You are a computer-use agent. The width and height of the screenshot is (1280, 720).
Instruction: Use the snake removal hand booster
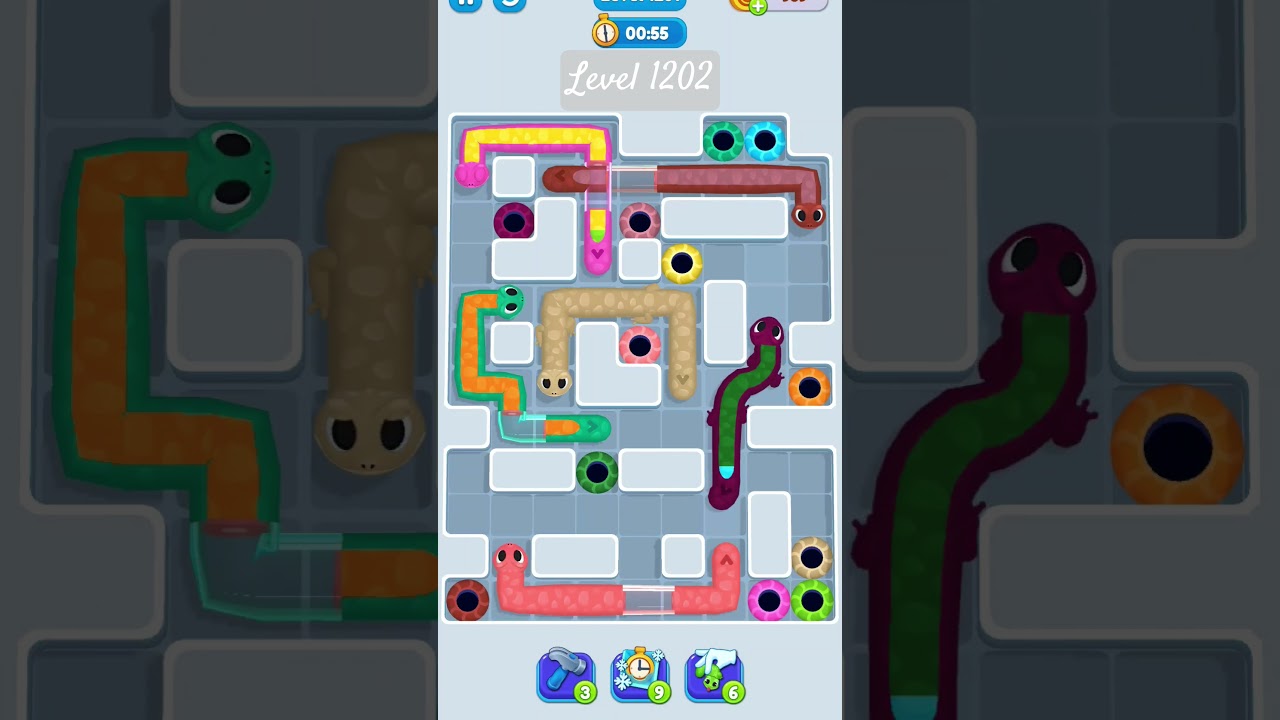coord(713,675)
